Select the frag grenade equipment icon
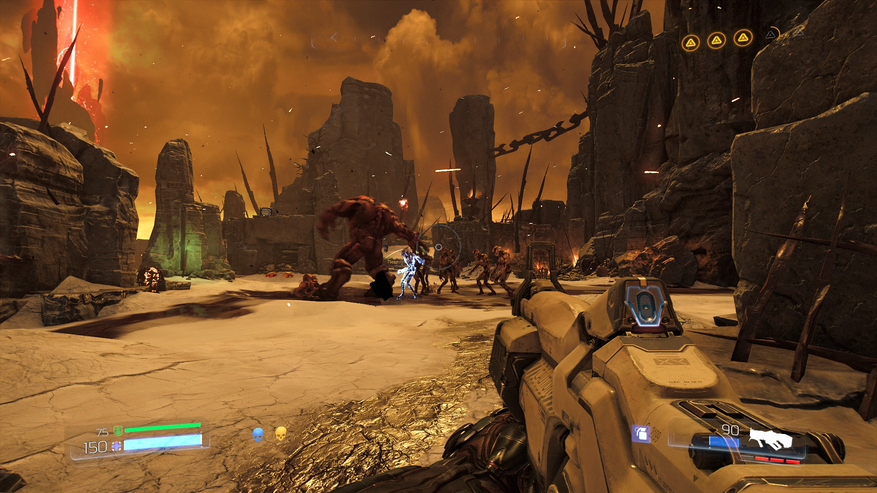This screenshot has height=493, width=877. tap(641, 434)
